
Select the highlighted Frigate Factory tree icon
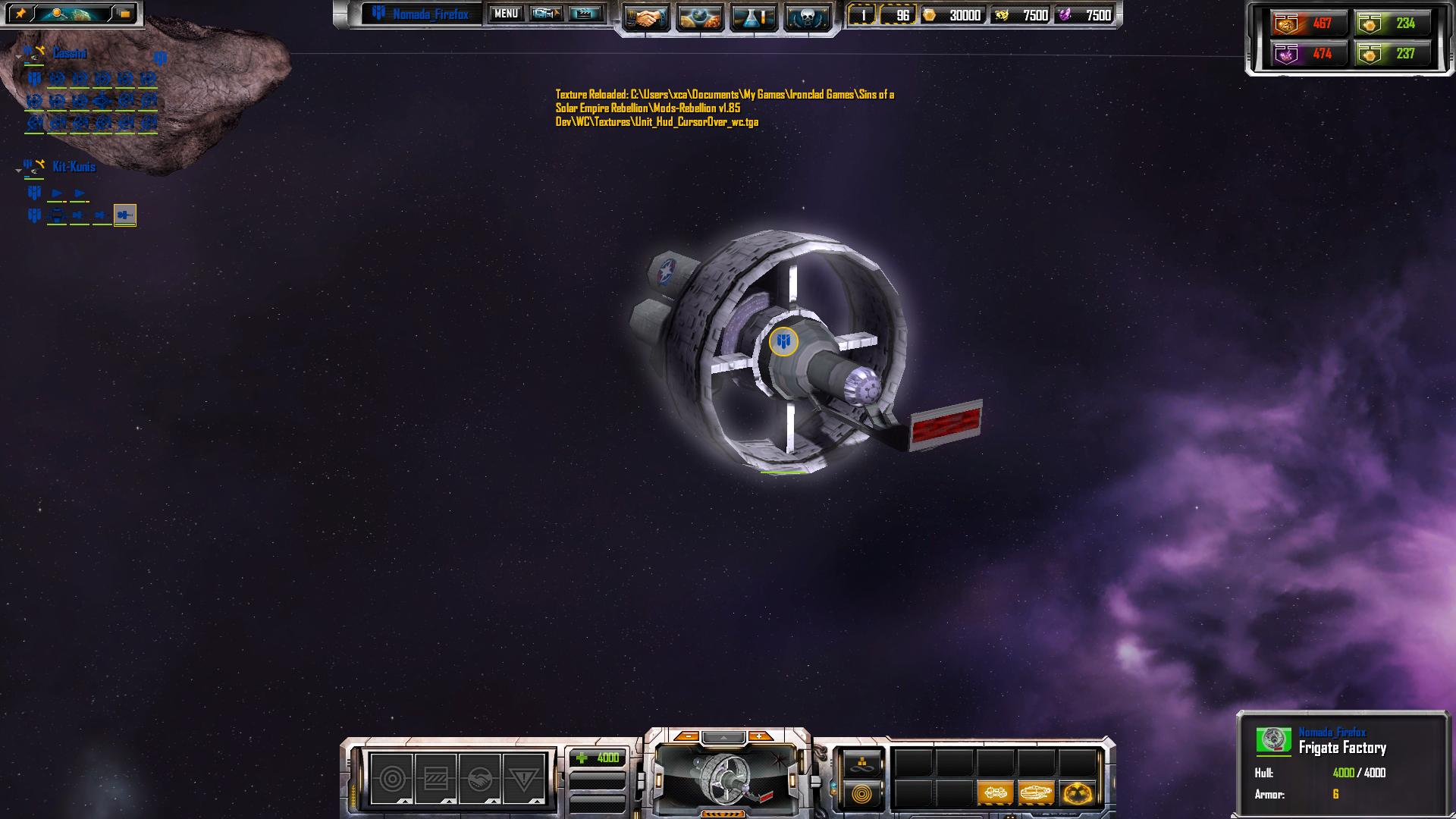point(125,215)
